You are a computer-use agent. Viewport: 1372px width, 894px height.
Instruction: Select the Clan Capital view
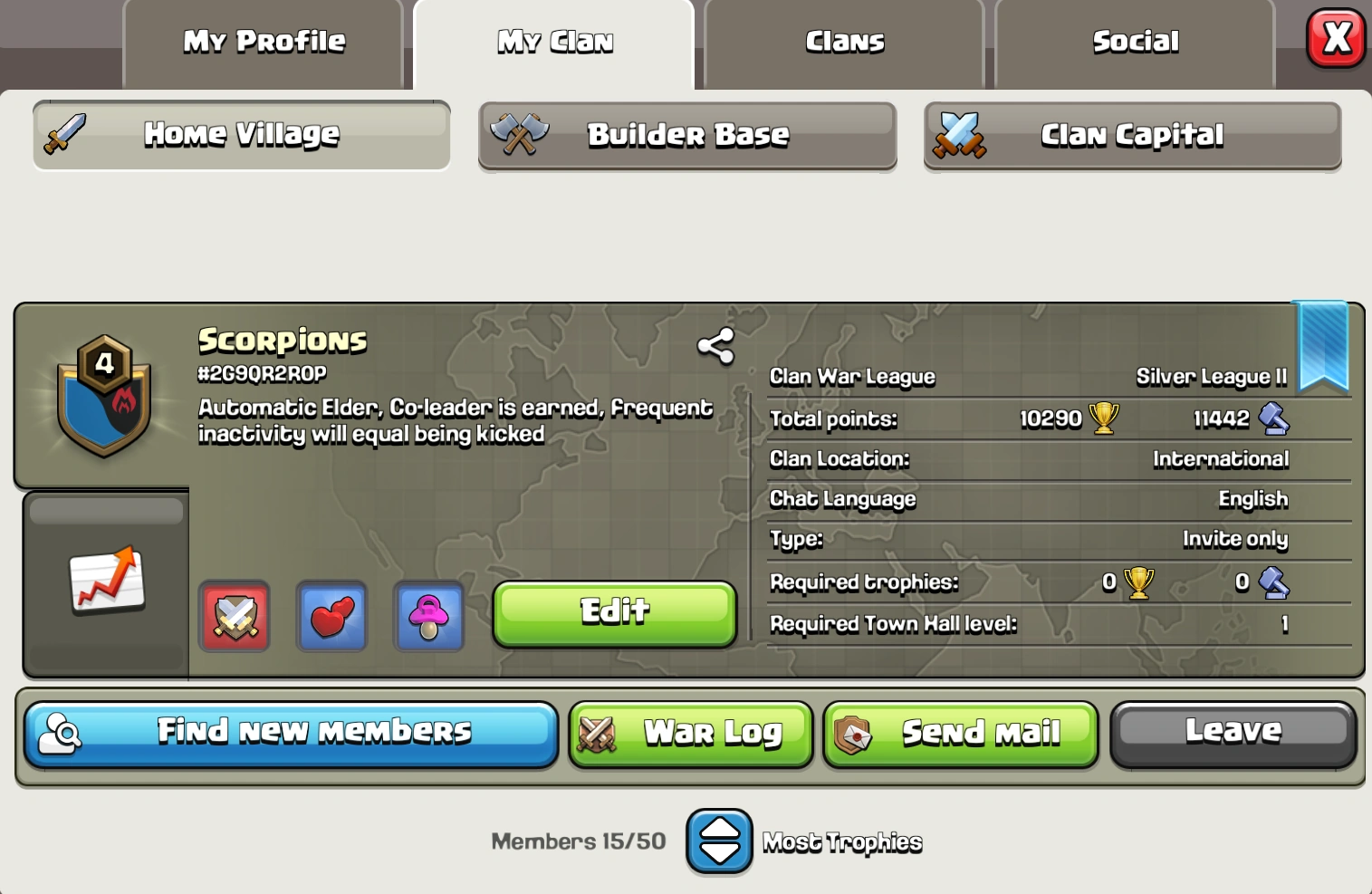[x=1131, y=135]
